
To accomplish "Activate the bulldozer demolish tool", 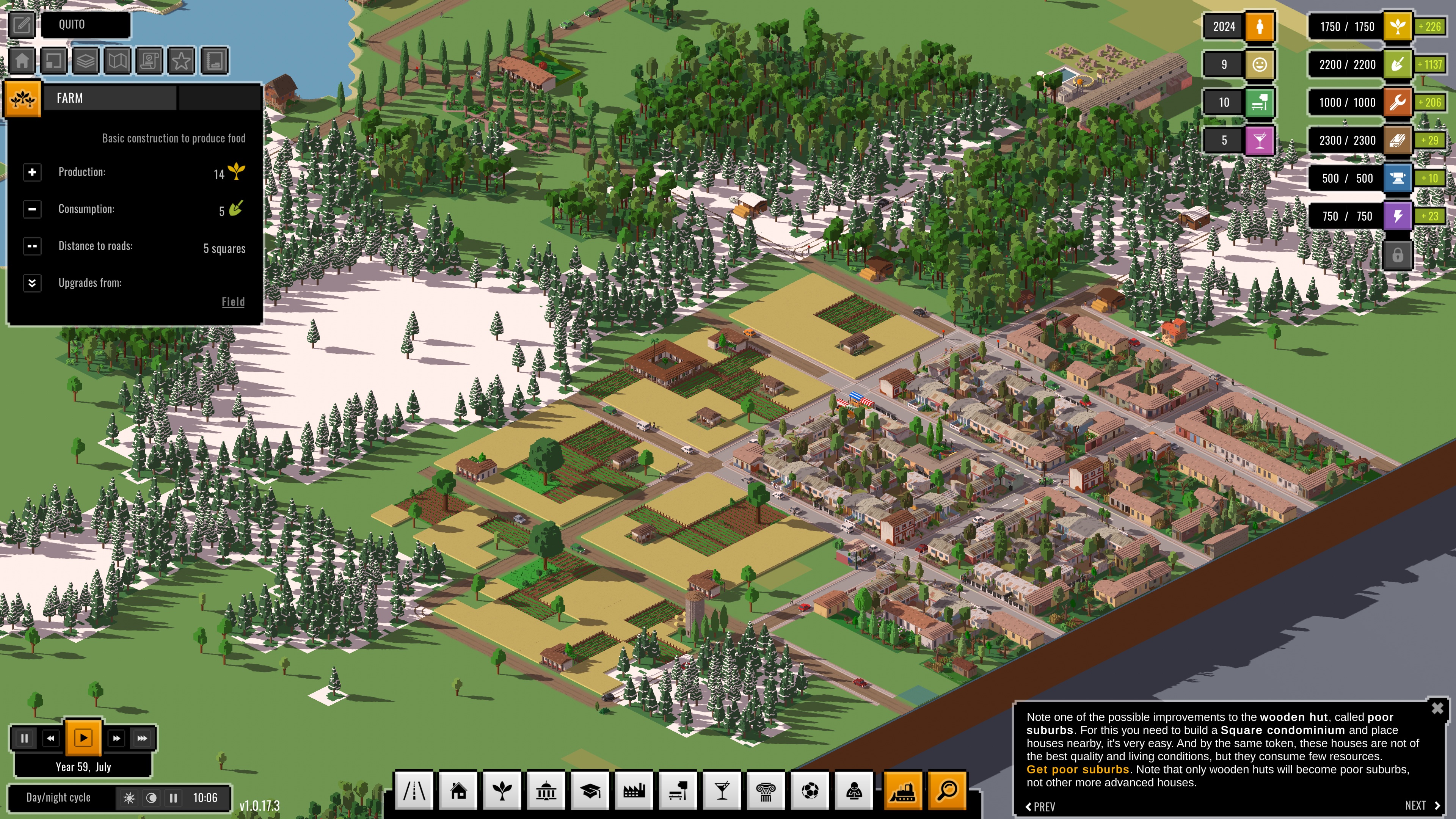I will (903, 791).
